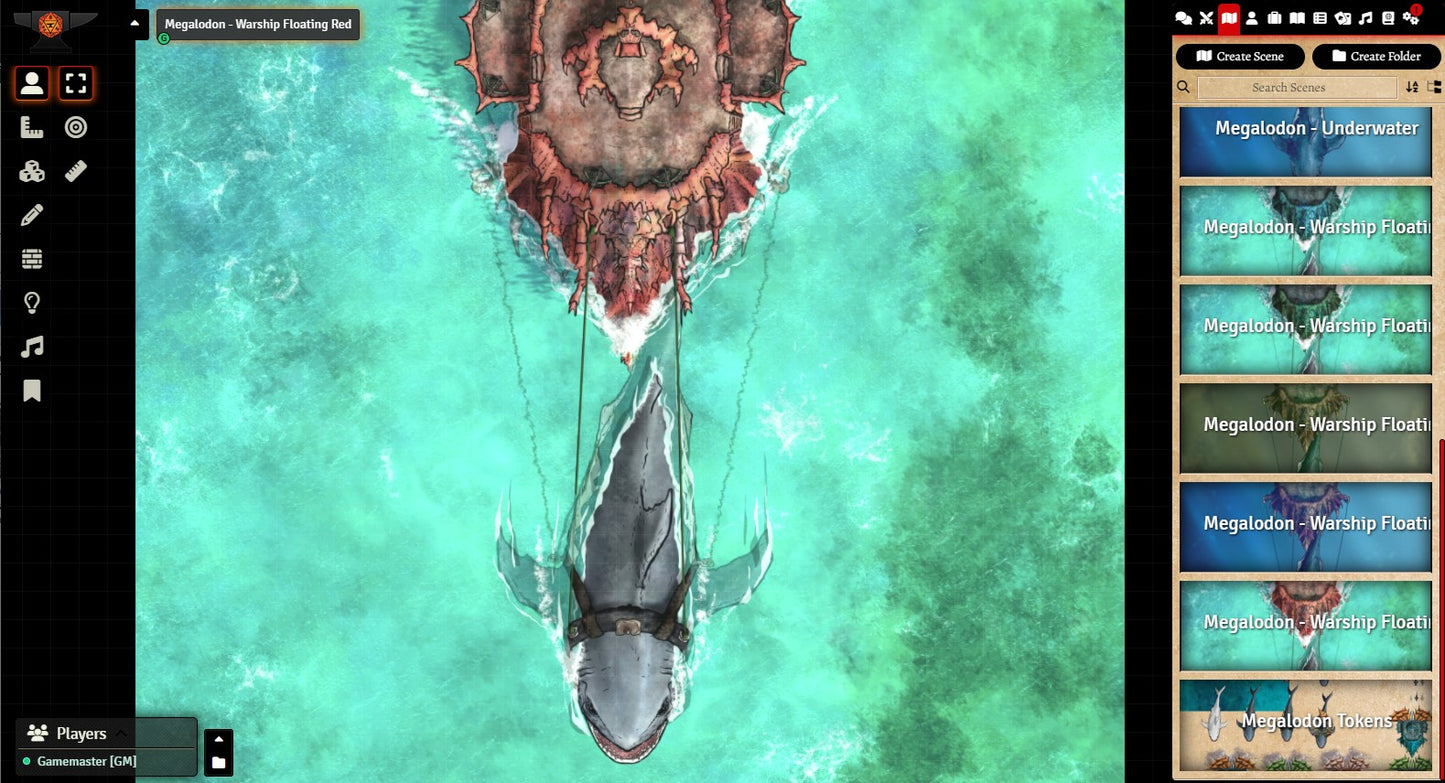Focus the Search Scenes field
Viewport: 1445px width, 783px height.
point(1296,88)
